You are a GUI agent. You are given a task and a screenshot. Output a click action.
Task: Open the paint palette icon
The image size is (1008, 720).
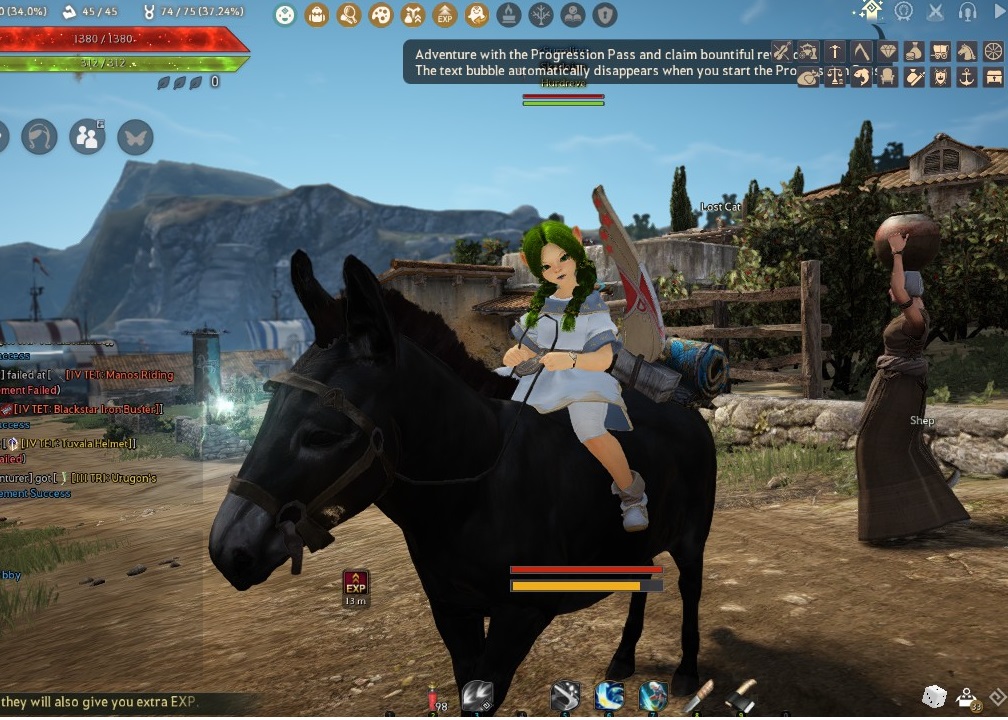coord(381,15)
